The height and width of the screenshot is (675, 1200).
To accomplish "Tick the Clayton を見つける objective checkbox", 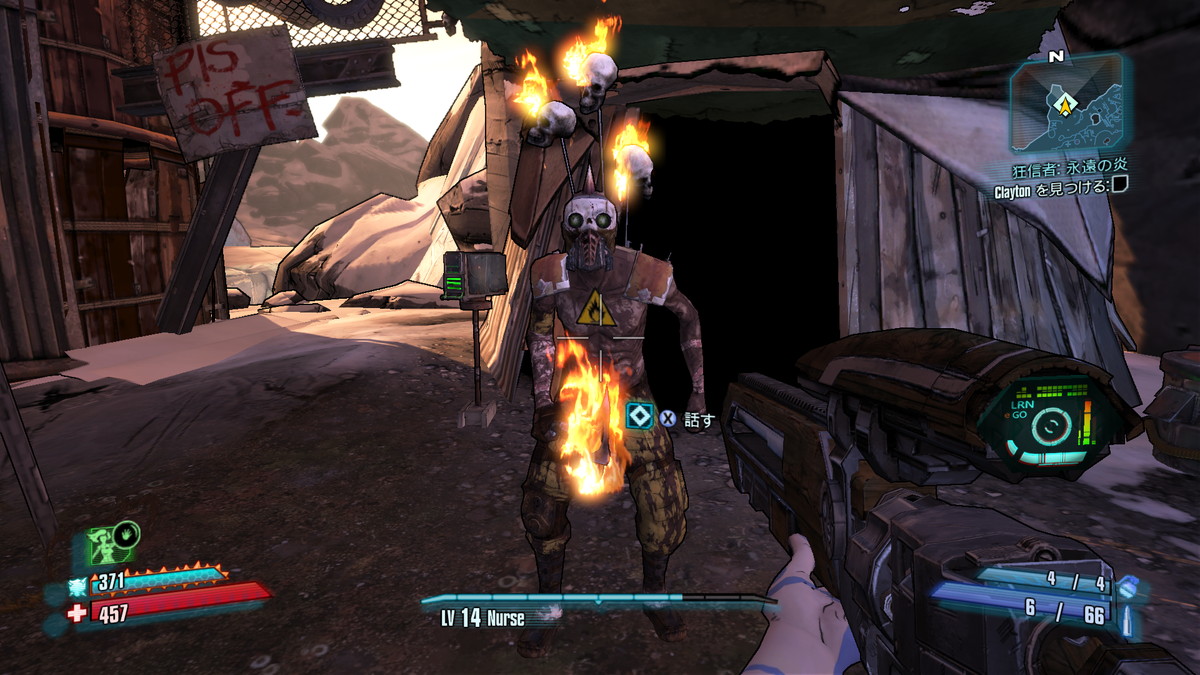I will (x=1120, y=187).
